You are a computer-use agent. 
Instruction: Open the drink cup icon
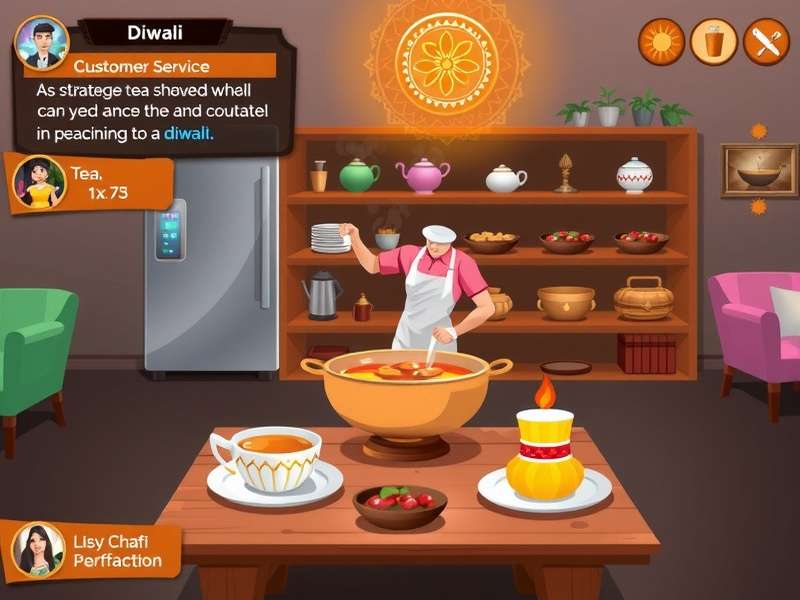pos(714,42)
